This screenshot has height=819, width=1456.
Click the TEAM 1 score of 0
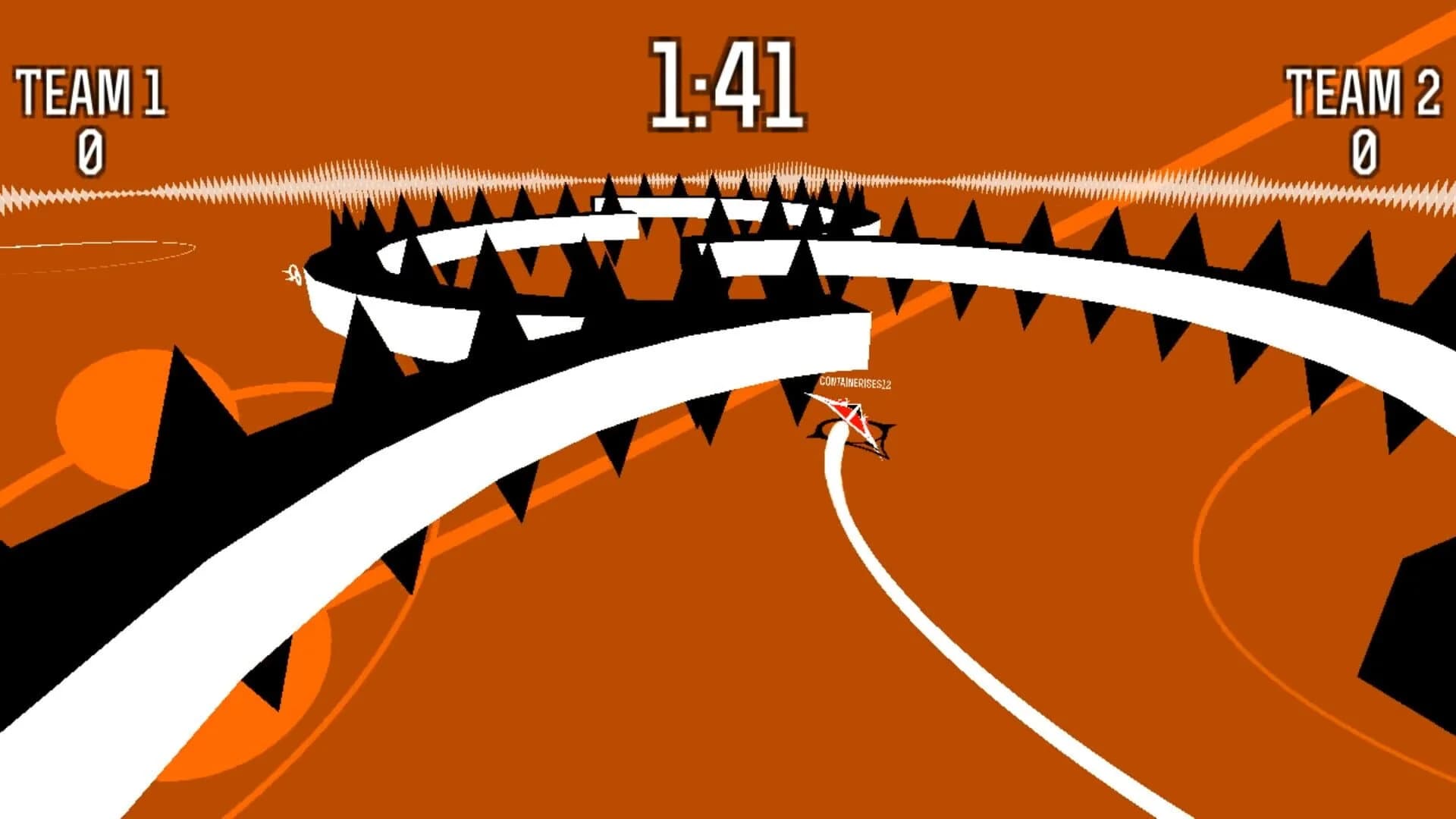[89, 152]
